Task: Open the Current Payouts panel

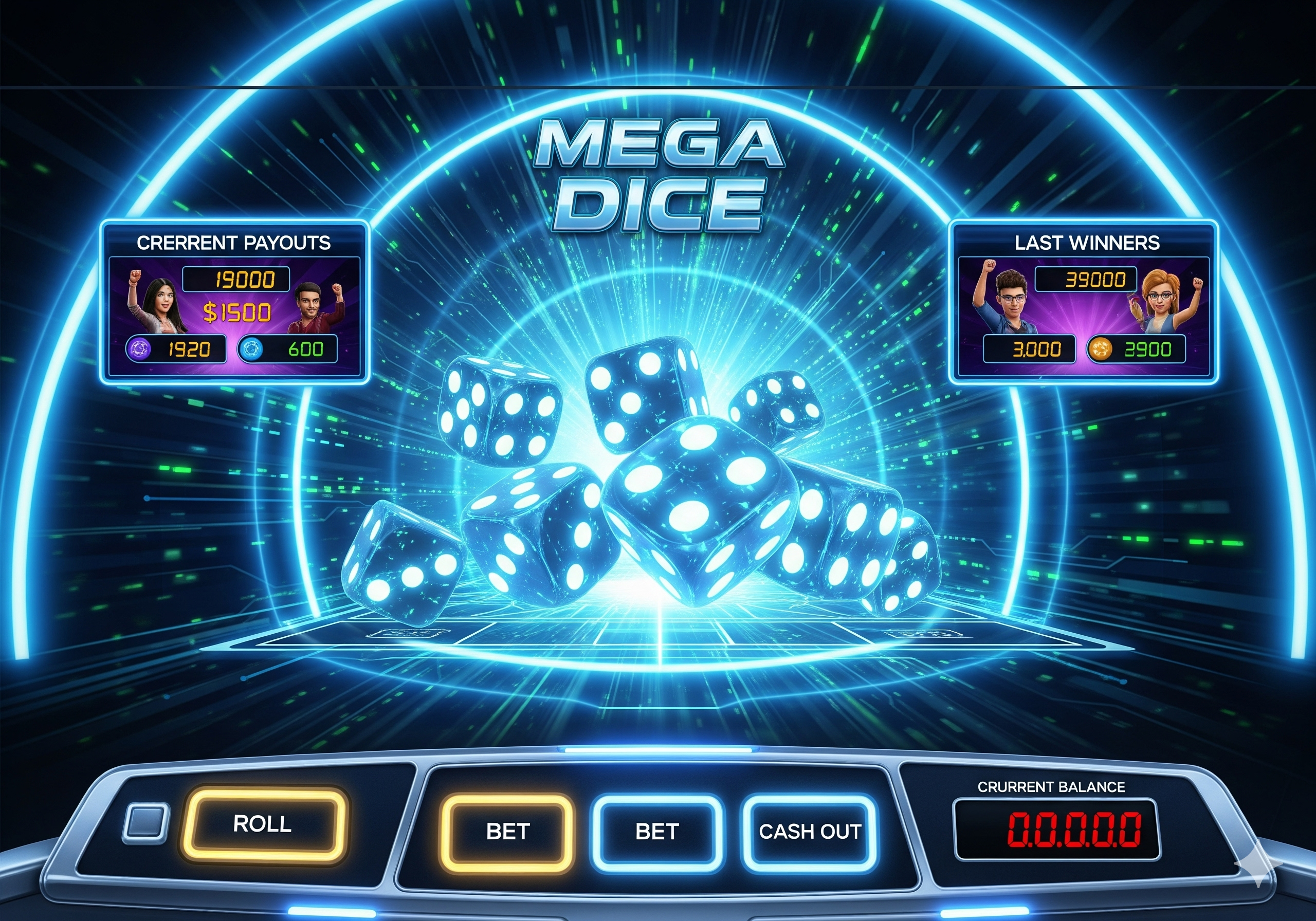Action: tap(234, 302)
